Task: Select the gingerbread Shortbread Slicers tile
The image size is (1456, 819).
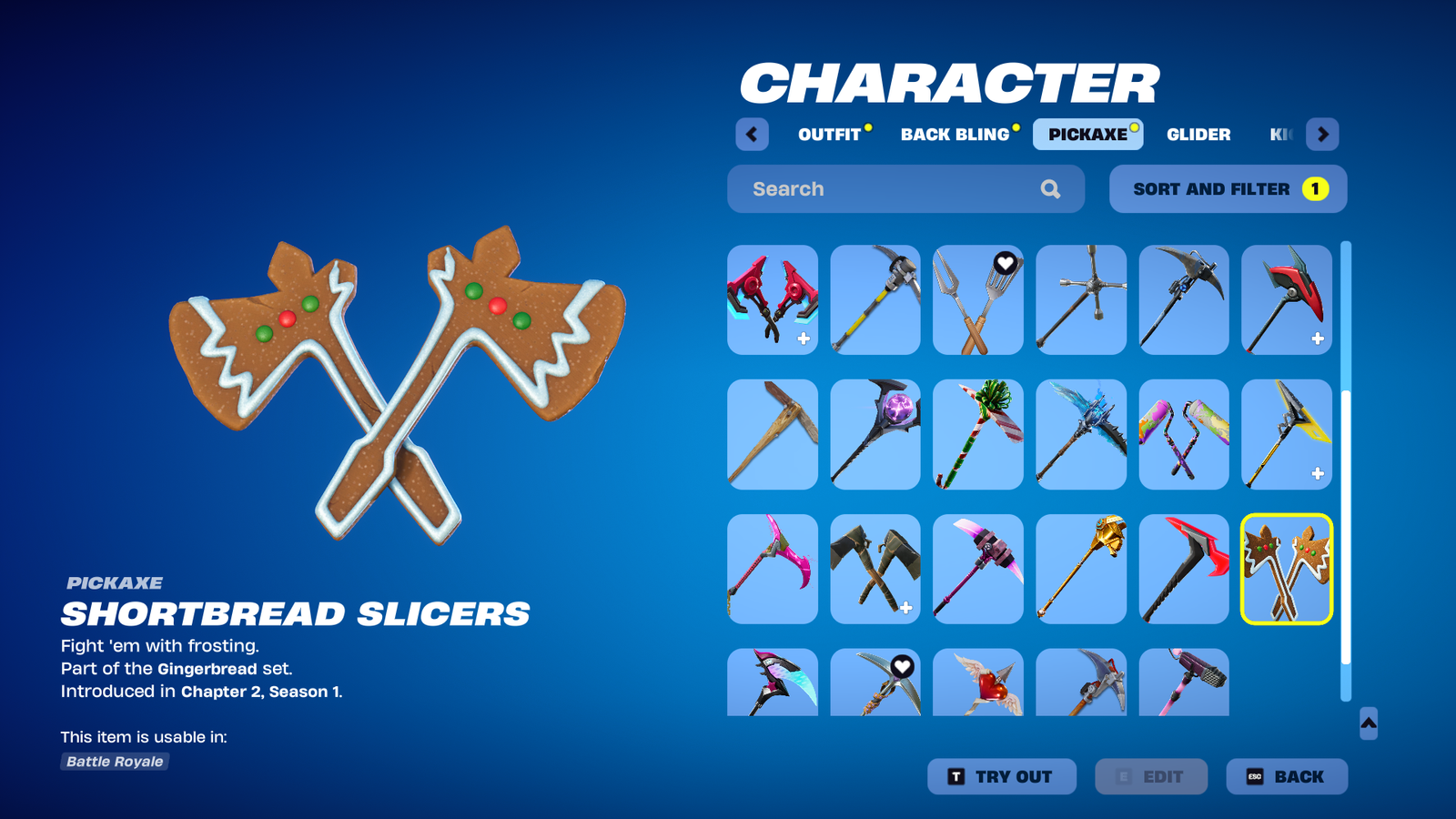Action: point(1286,570)
